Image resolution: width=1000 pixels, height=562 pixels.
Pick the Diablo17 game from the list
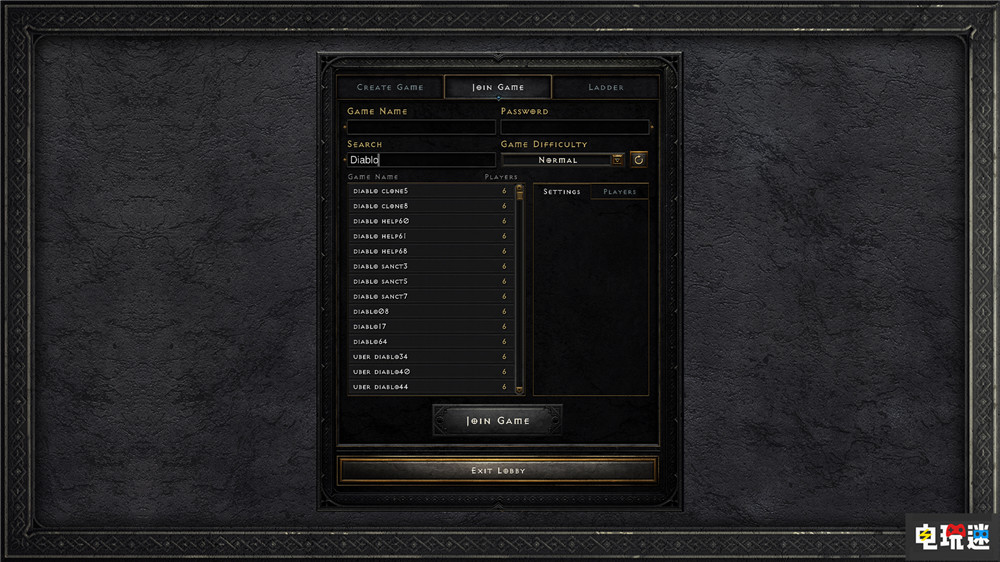(x=430, y=326)
